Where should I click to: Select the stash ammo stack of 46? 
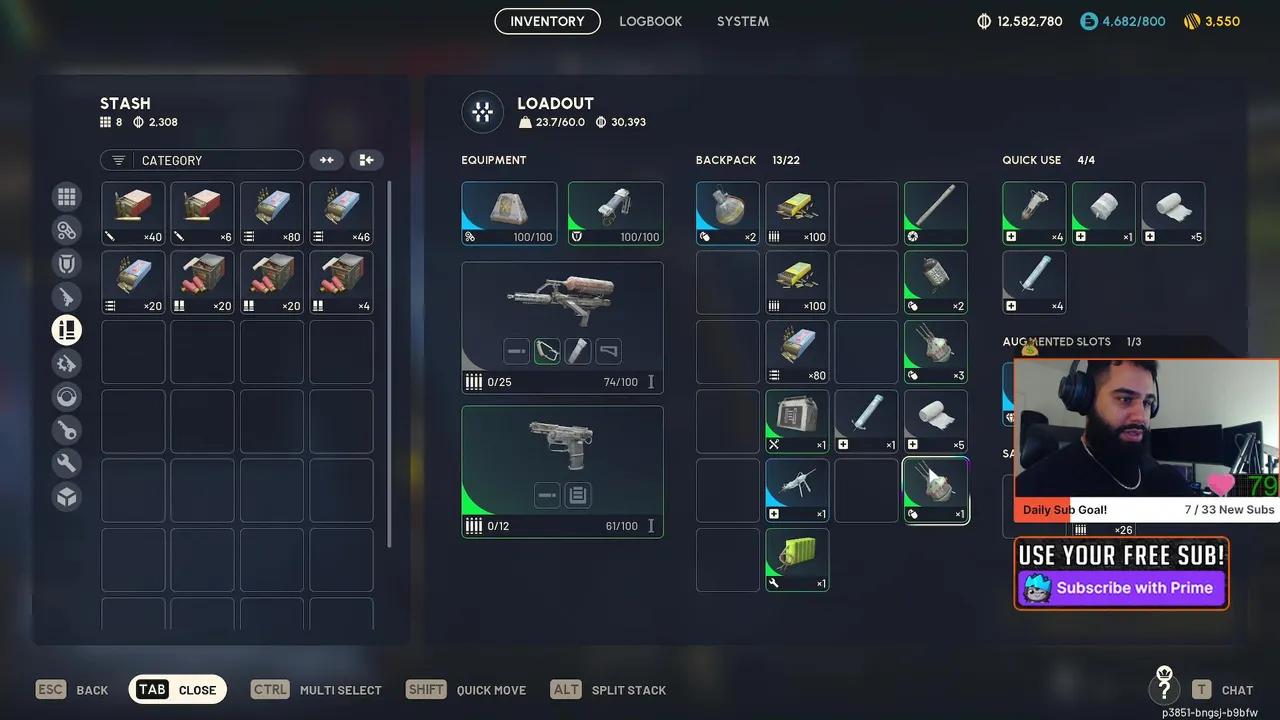(x=341, y=213)
